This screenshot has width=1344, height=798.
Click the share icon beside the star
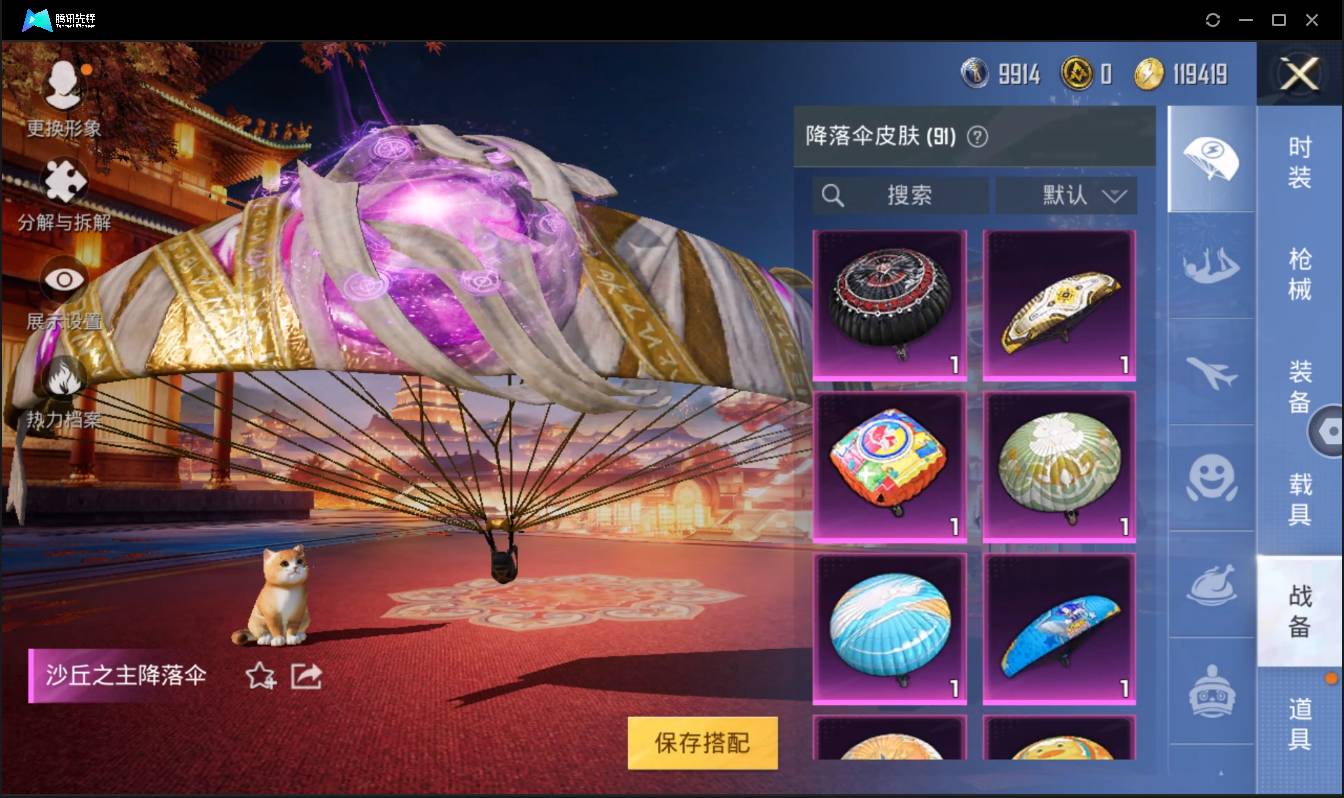(x=306, y=676)
